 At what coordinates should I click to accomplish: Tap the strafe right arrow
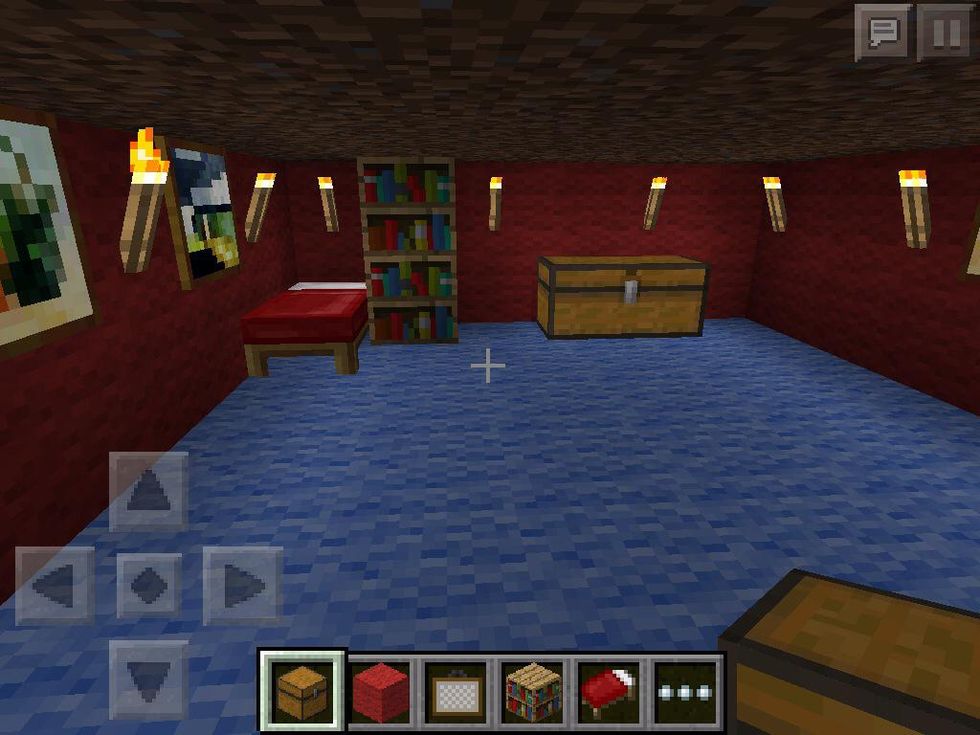pos(242,586)
